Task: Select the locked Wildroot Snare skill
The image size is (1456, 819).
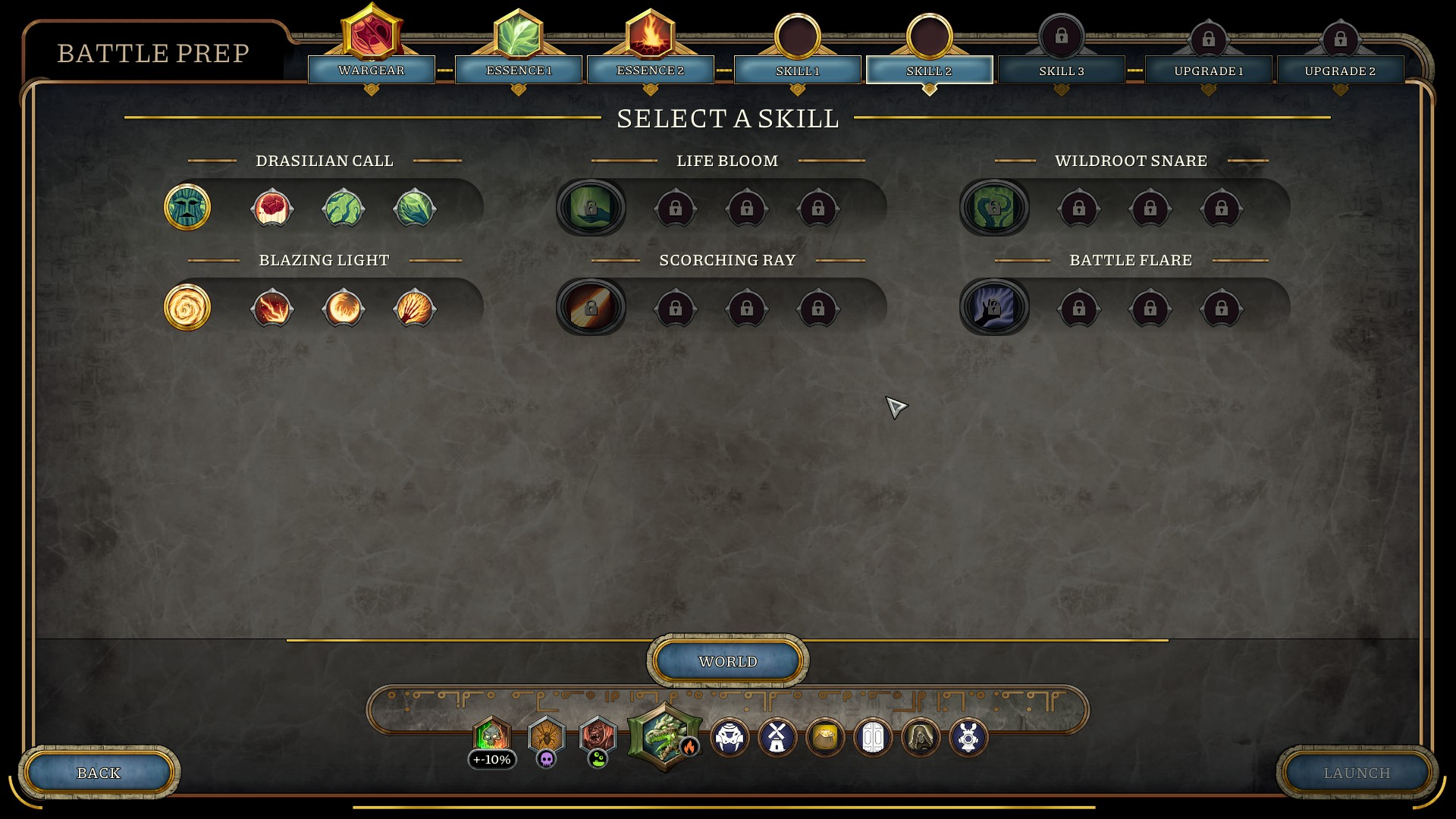Action: 994,207
